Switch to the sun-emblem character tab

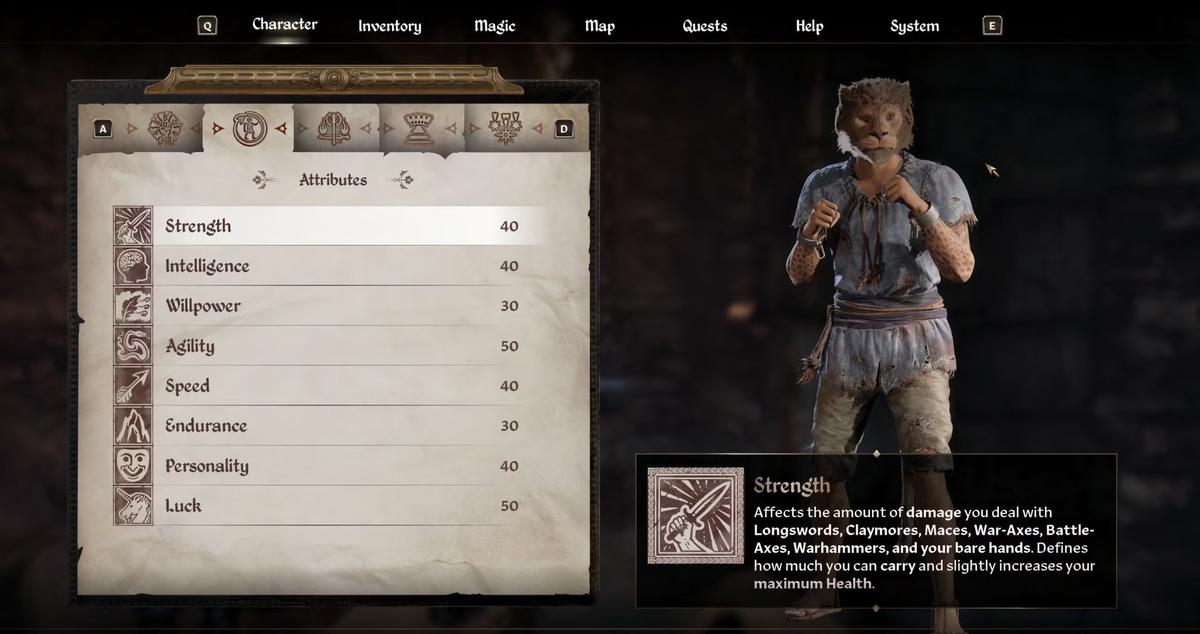163,128
